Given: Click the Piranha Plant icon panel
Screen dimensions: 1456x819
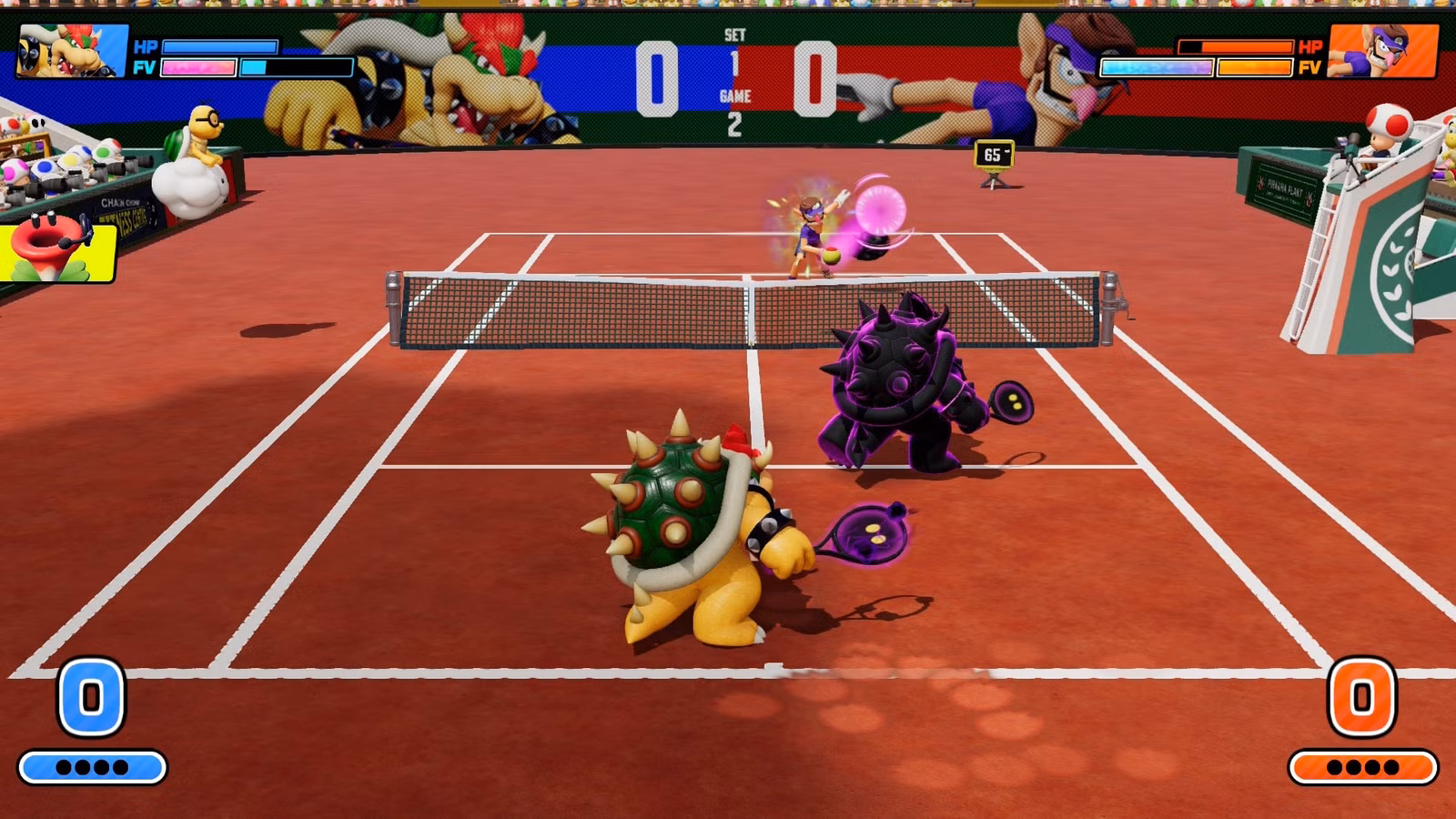Looking at the screenshot, I should coord(58,250).
